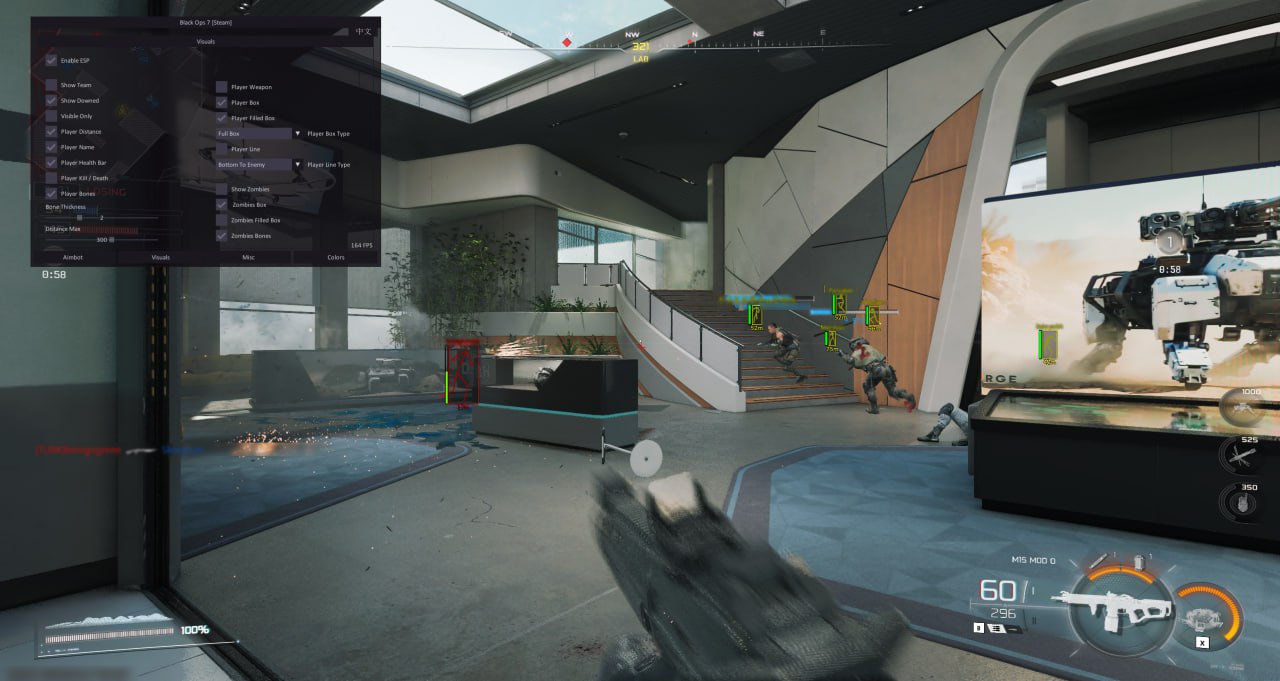The width and height of the screenshot is (1280, 681).
Task: Switch language with the 中文 button
Action: tap(363, 32)
